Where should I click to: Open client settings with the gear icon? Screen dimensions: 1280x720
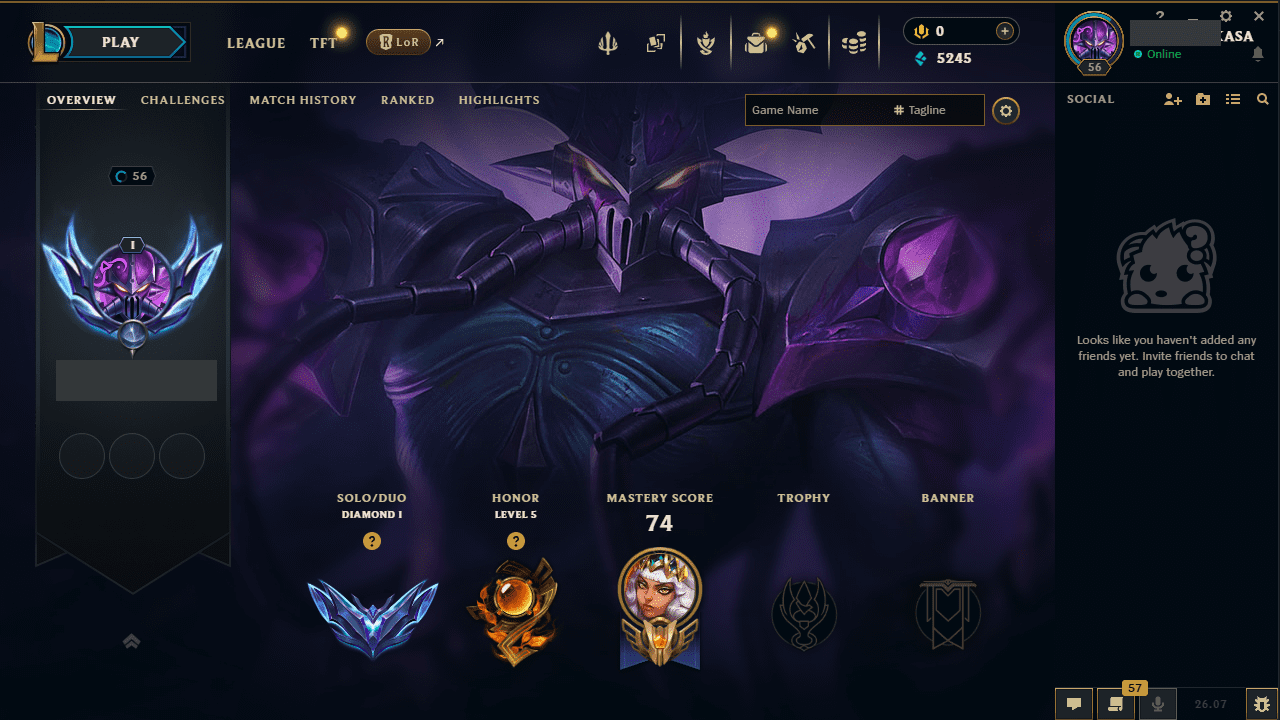click(1226, 16)
